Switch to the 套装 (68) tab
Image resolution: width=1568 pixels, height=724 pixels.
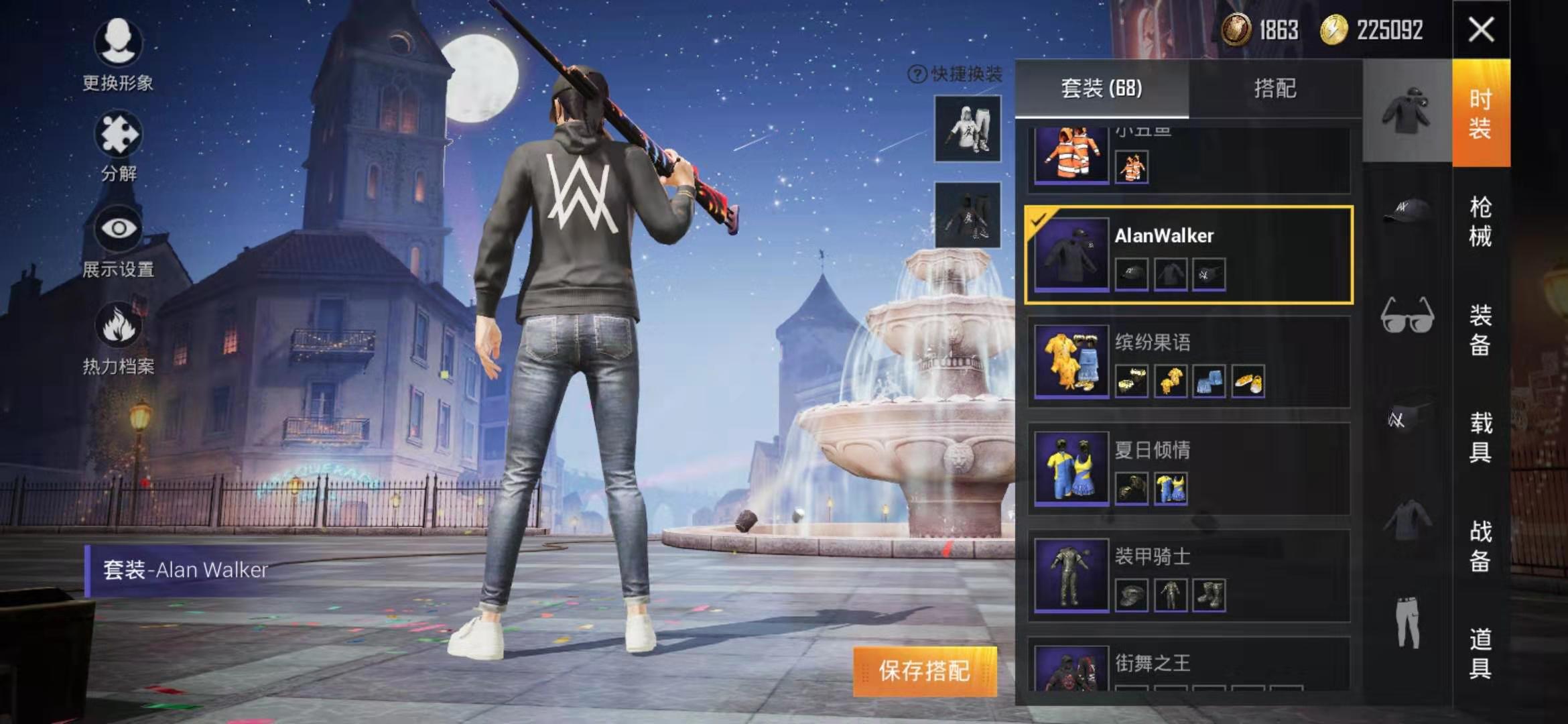tap(1102, 88)
